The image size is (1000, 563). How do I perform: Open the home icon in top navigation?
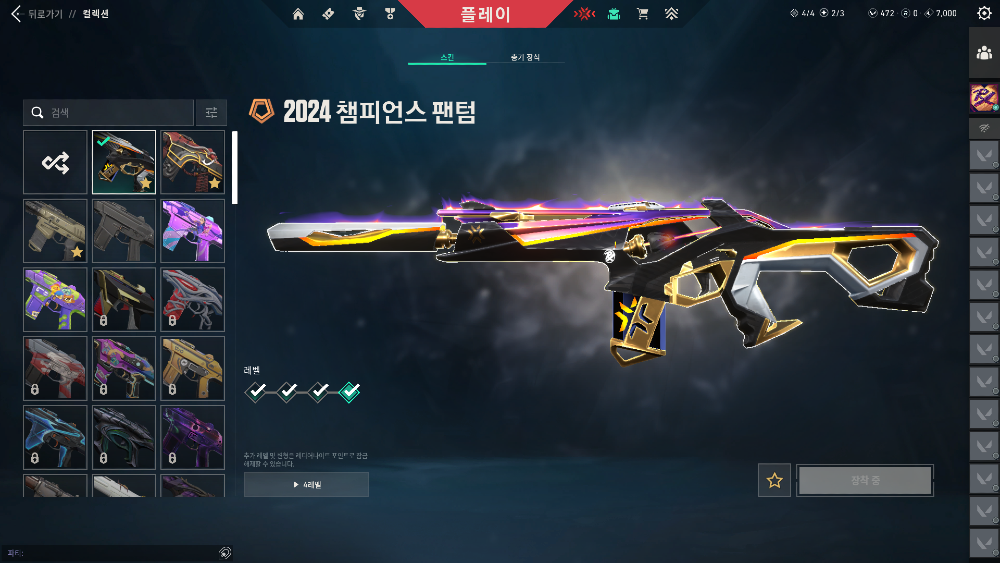pos(298,14)
